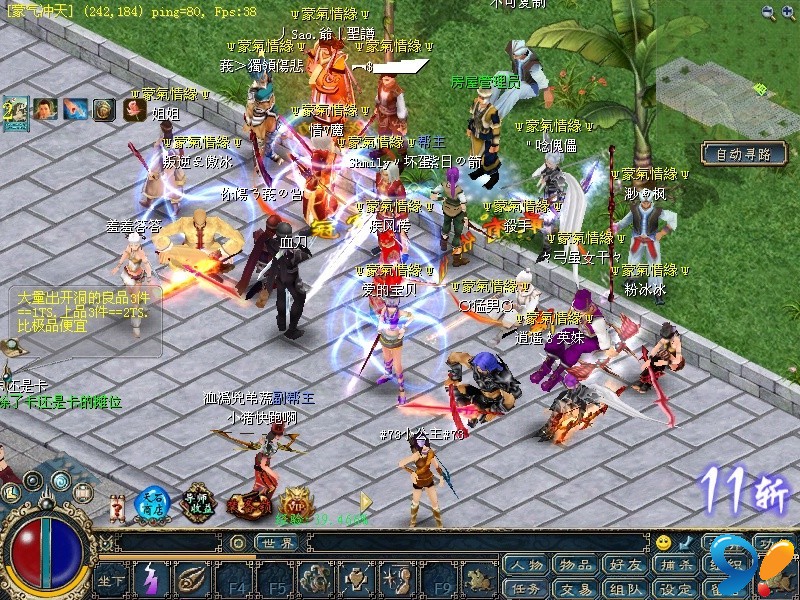Click the 自动寻路 auto-pathfinding button
800x600 pixels.
pyautogui.click(x=743, y=154)
